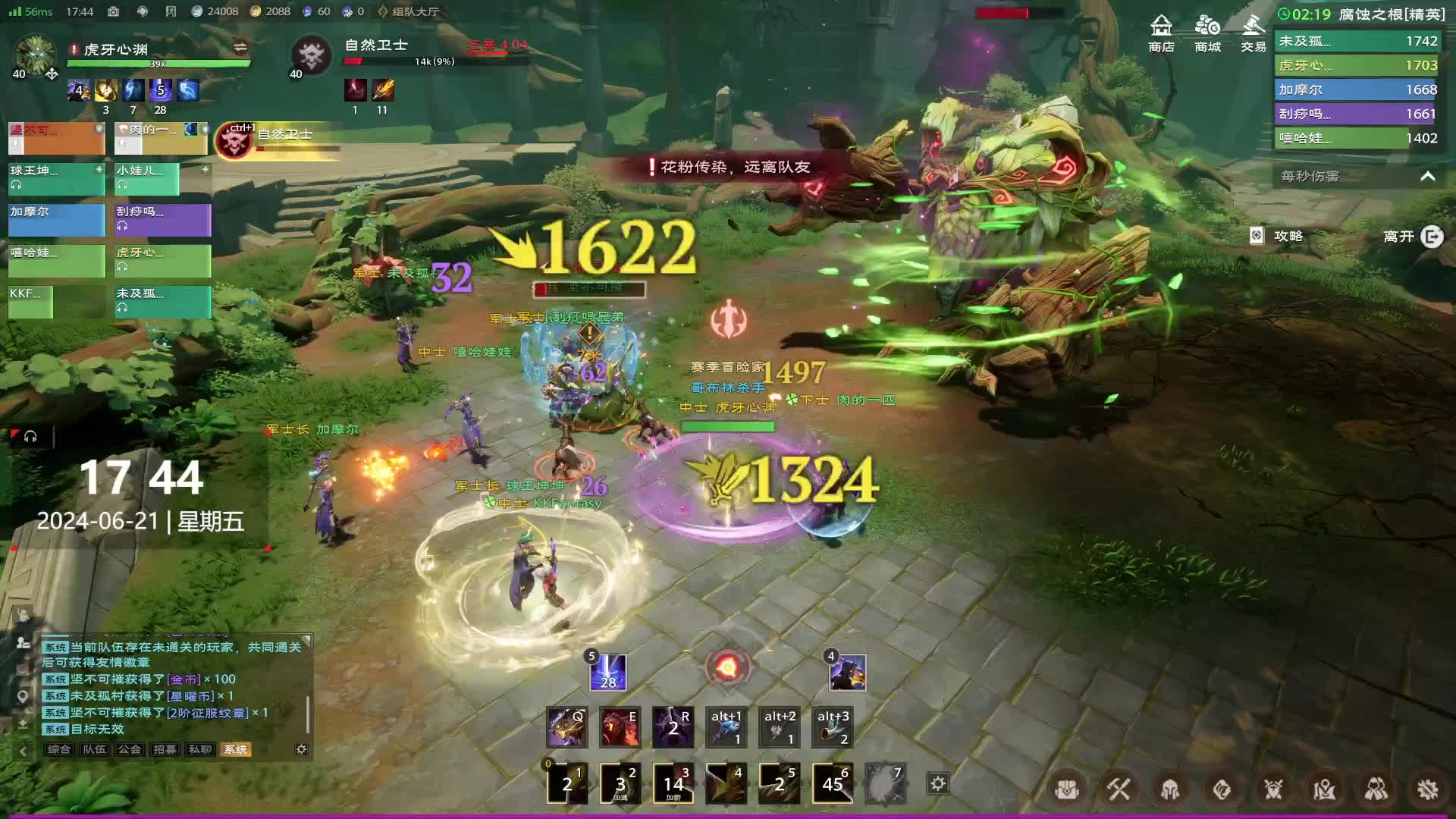Open the 交易 trading menu
1456x819 pixels.
(x=1253, y=34)
